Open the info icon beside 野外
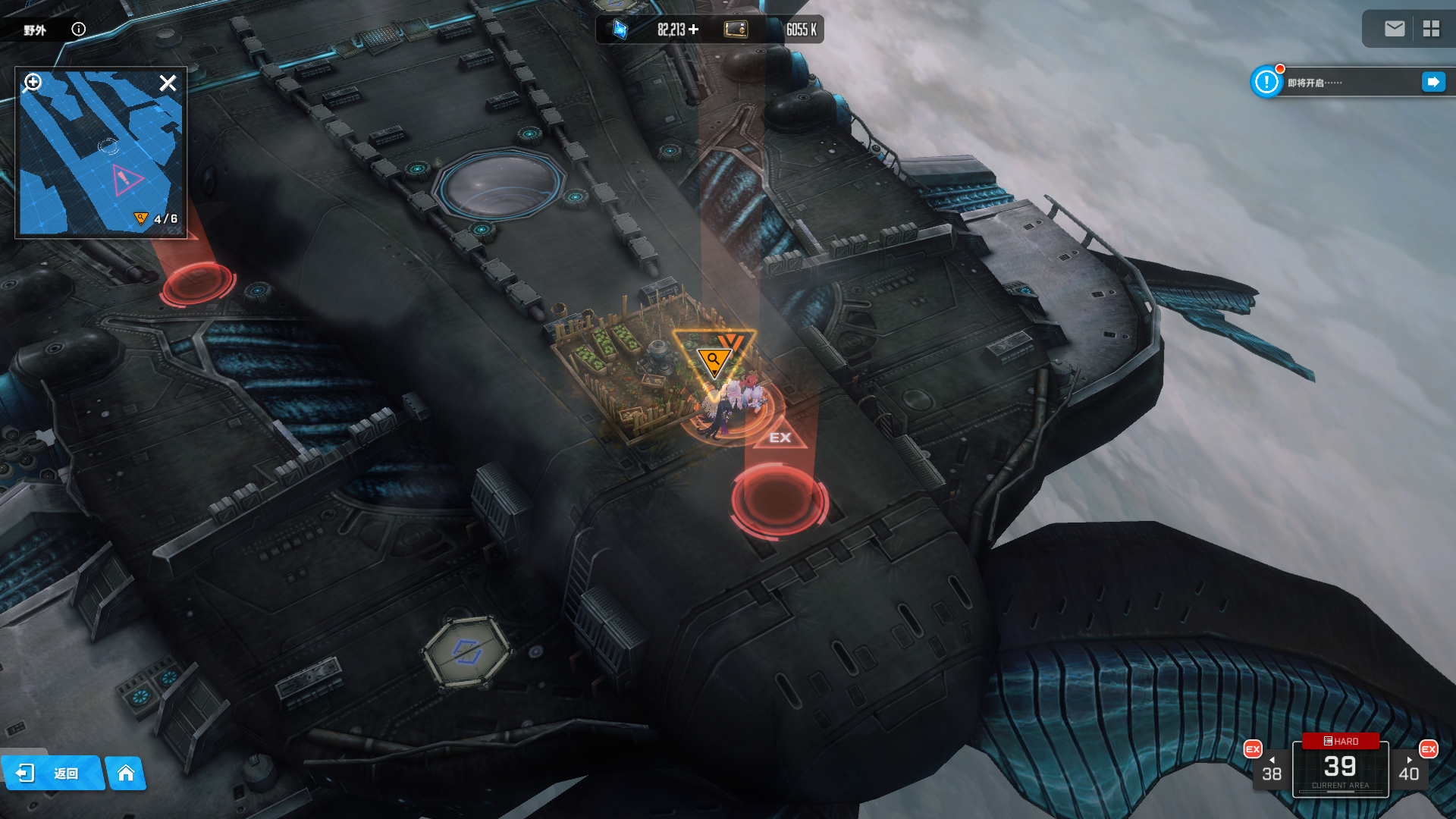Viewport: 1456px width, 819px height. 78,30
